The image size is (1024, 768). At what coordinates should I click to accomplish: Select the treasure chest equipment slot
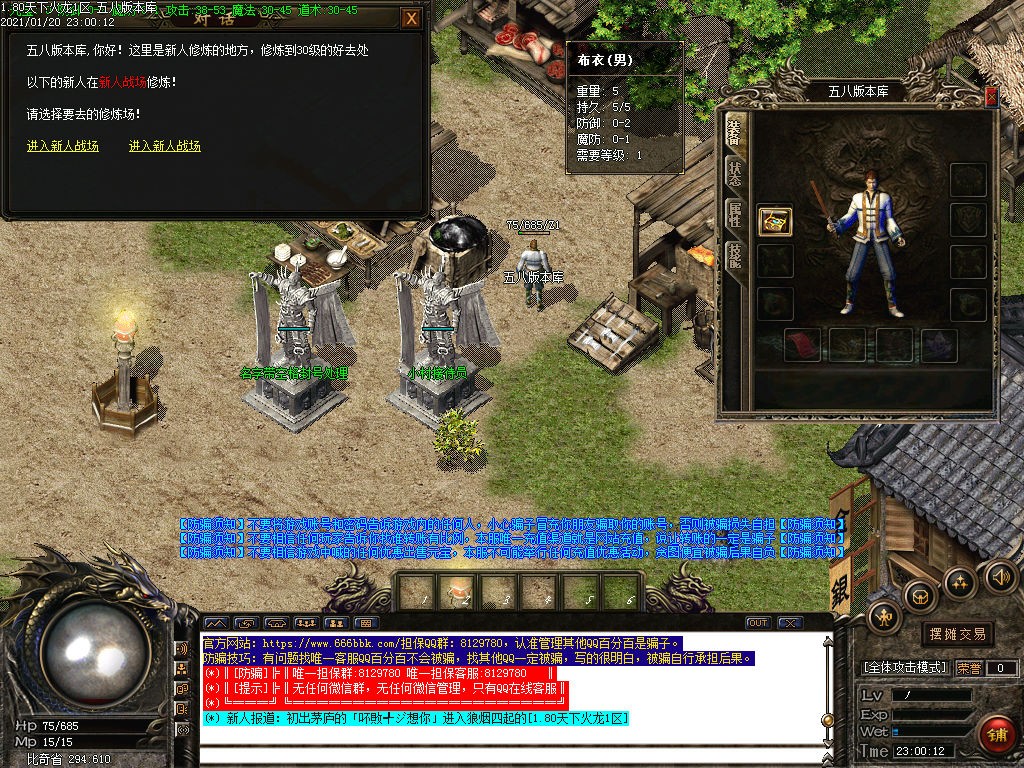tap(775, 221)
